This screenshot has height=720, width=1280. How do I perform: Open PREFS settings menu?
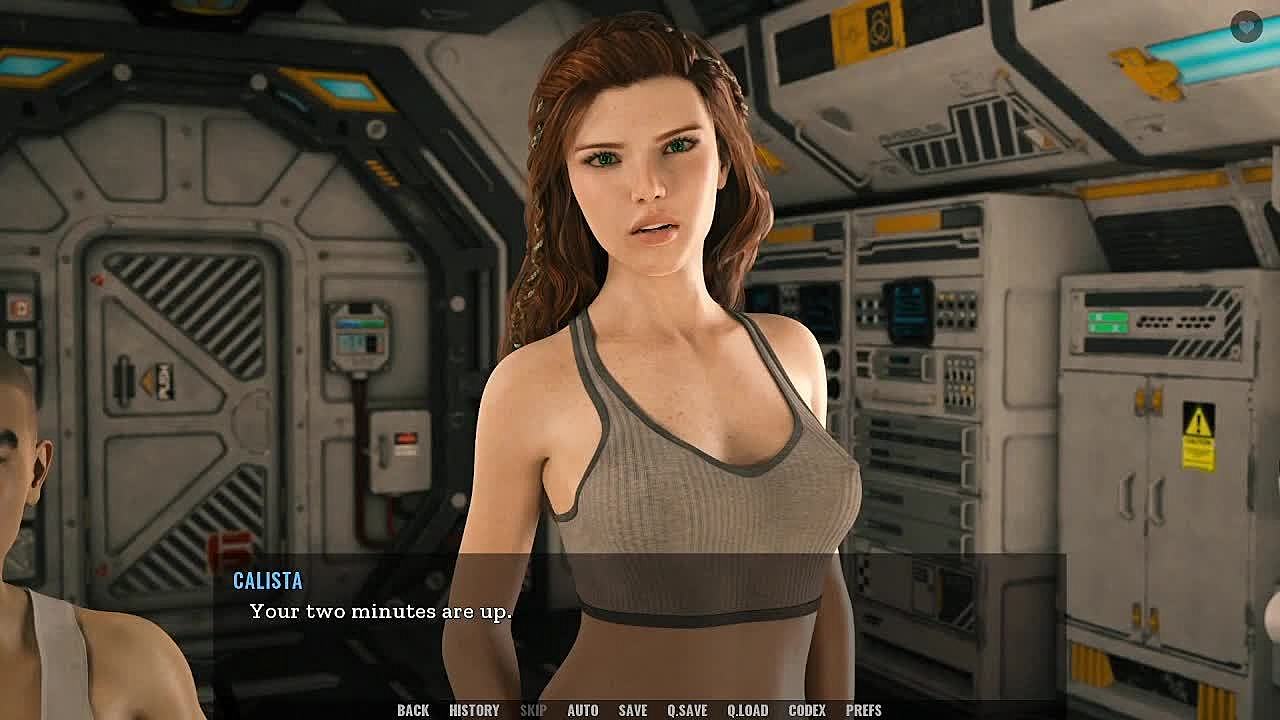pos(864,710)
